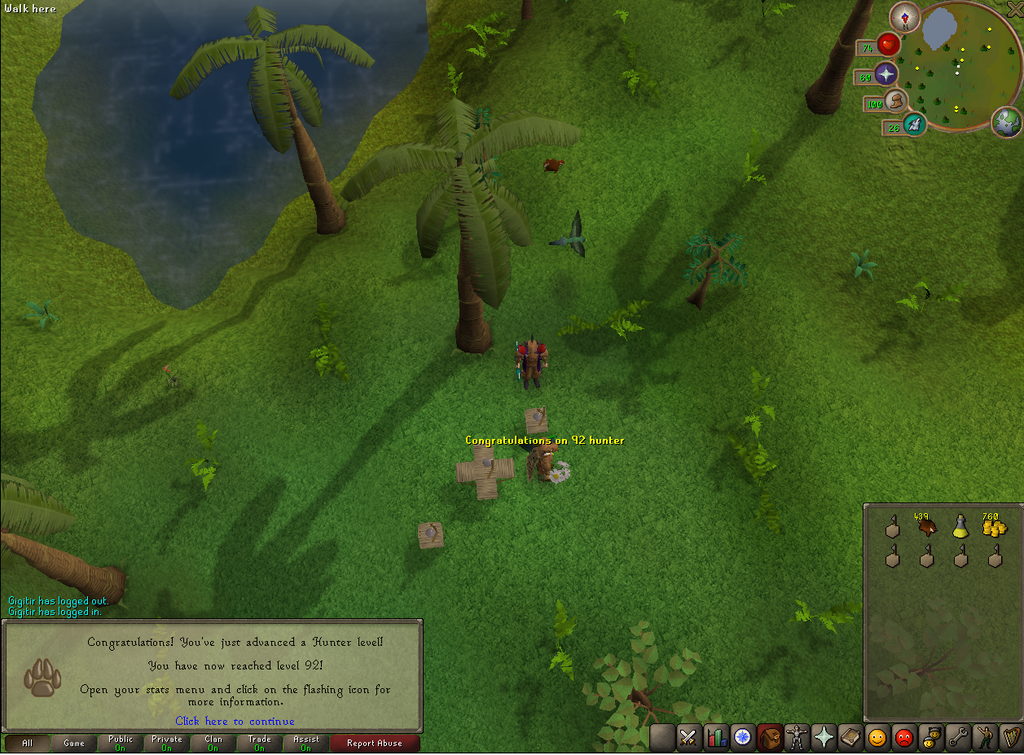Click the compass to face north

pos(905,16)
